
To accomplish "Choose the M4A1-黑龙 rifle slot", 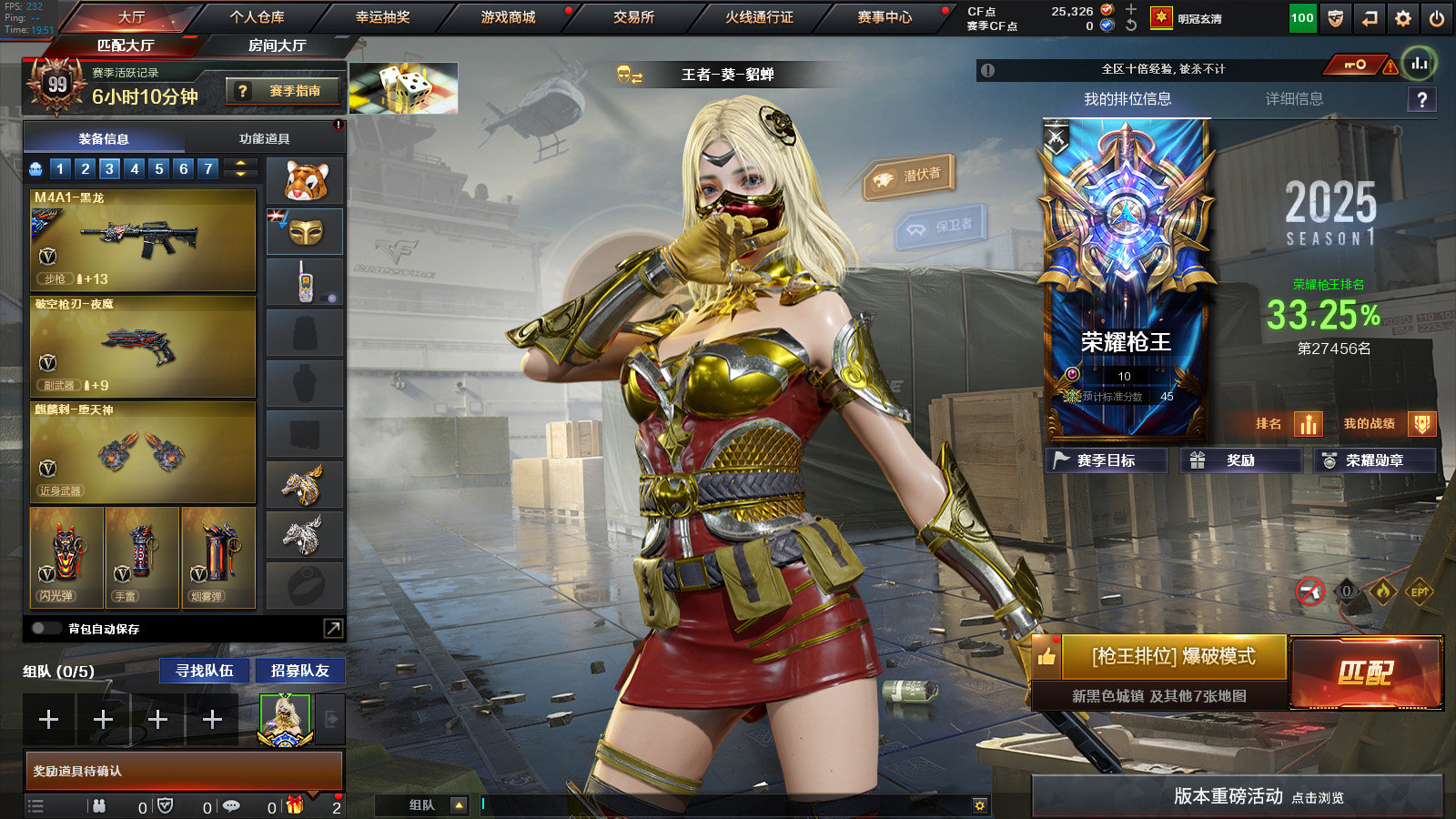I will (143, 240).
